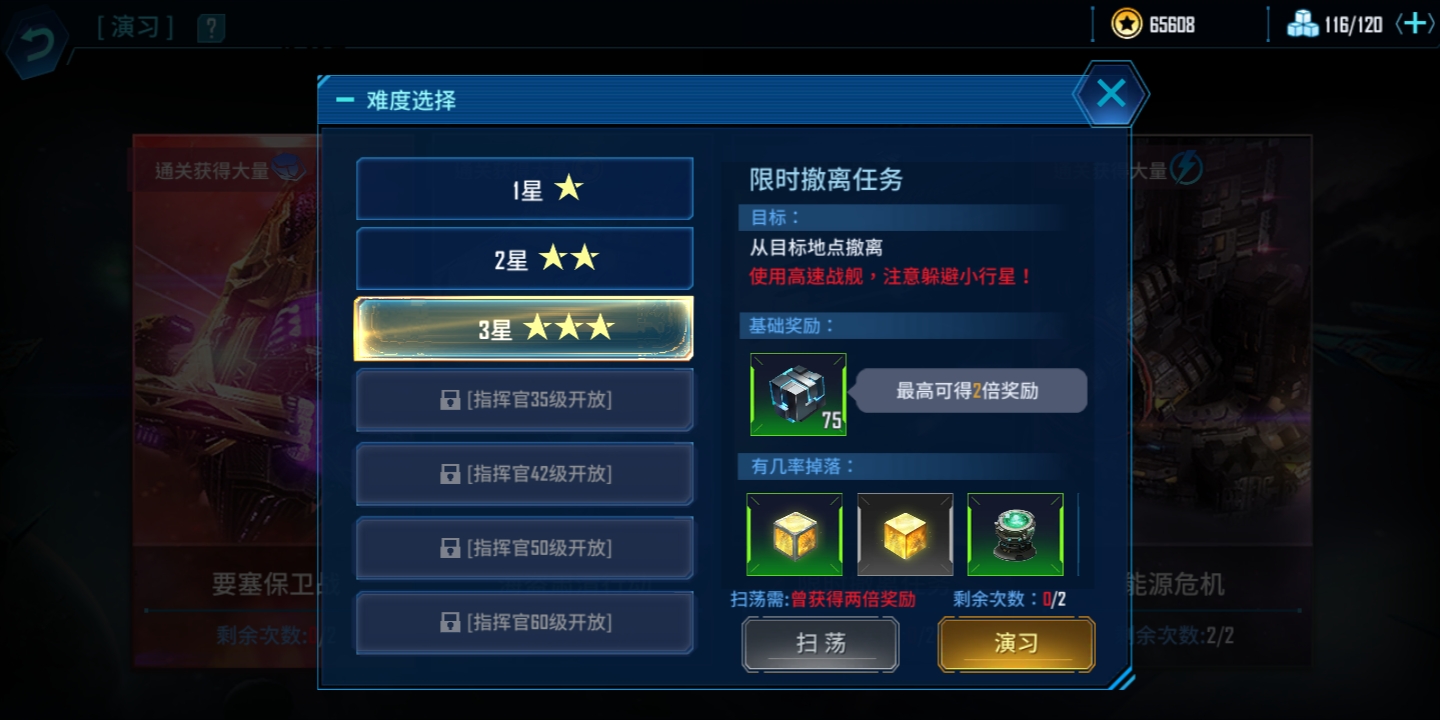
Task: Tap the back arrow in top-left corner
Action: pyautogui.click(x=36, y=42)
